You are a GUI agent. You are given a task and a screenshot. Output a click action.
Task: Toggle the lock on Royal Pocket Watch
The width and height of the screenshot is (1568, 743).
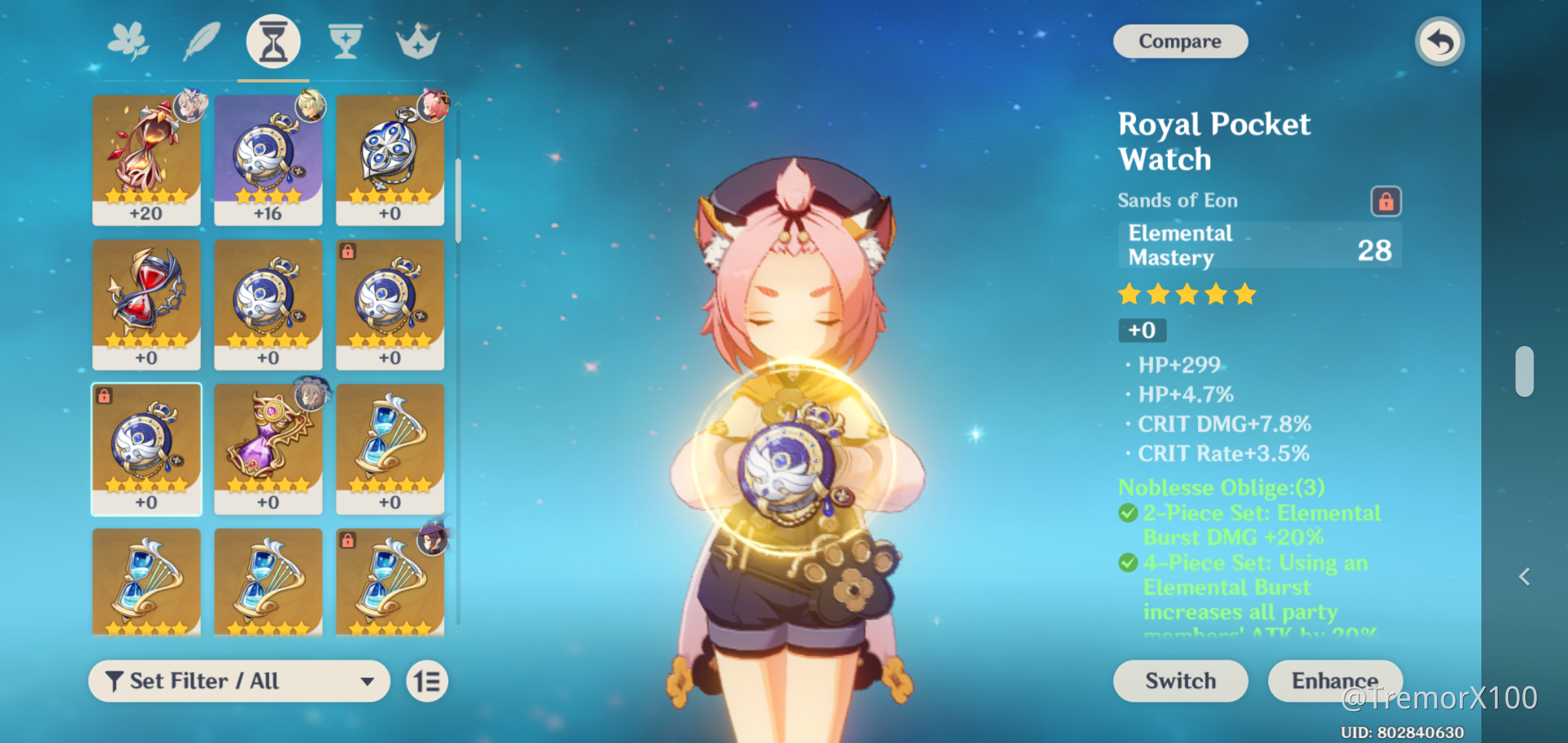1386,202
